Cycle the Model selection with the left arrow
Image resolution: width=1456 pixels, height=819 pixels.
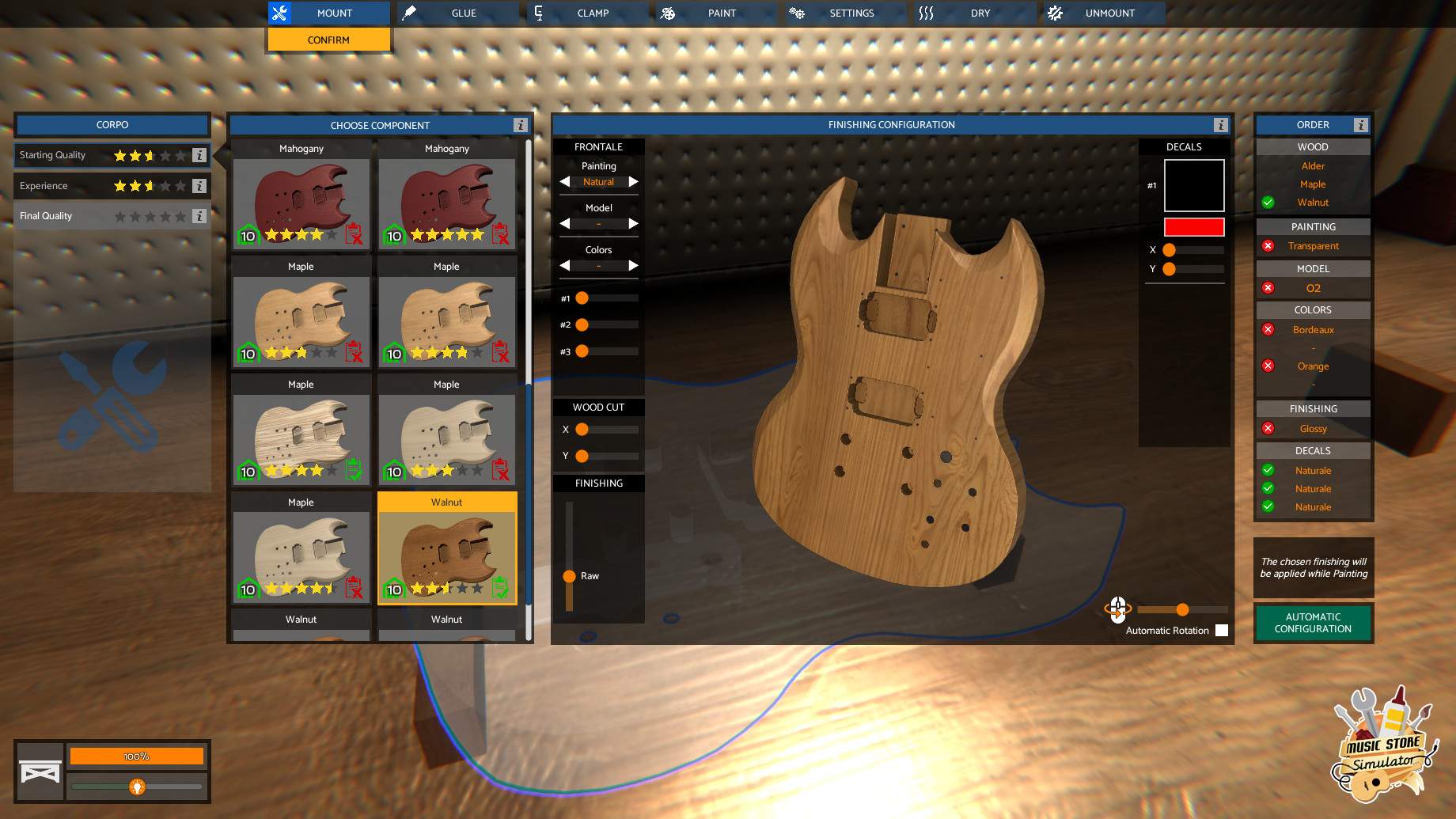click(x=564, y=223)
